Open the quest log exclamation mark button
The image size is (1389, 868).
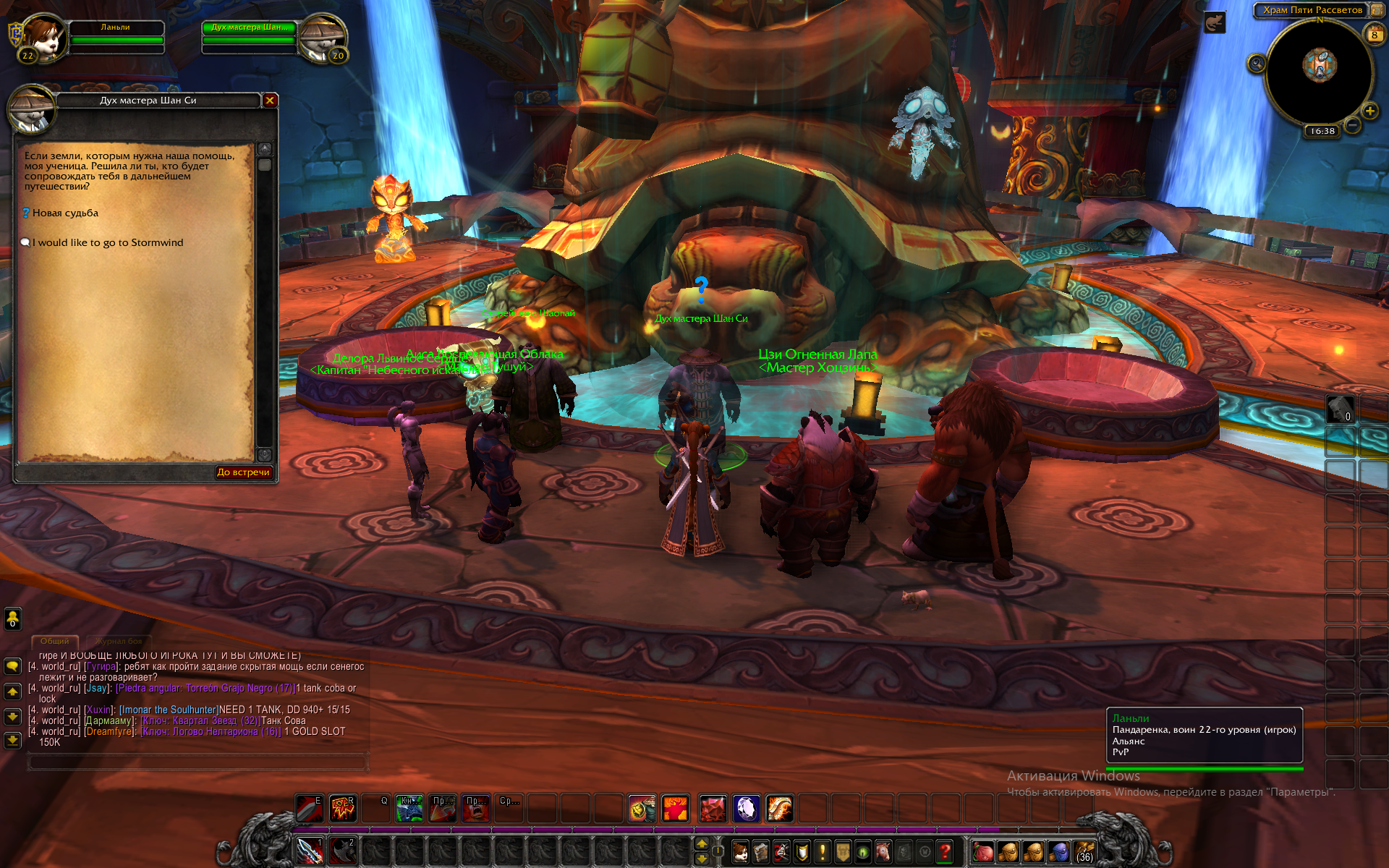click(822, 852)
